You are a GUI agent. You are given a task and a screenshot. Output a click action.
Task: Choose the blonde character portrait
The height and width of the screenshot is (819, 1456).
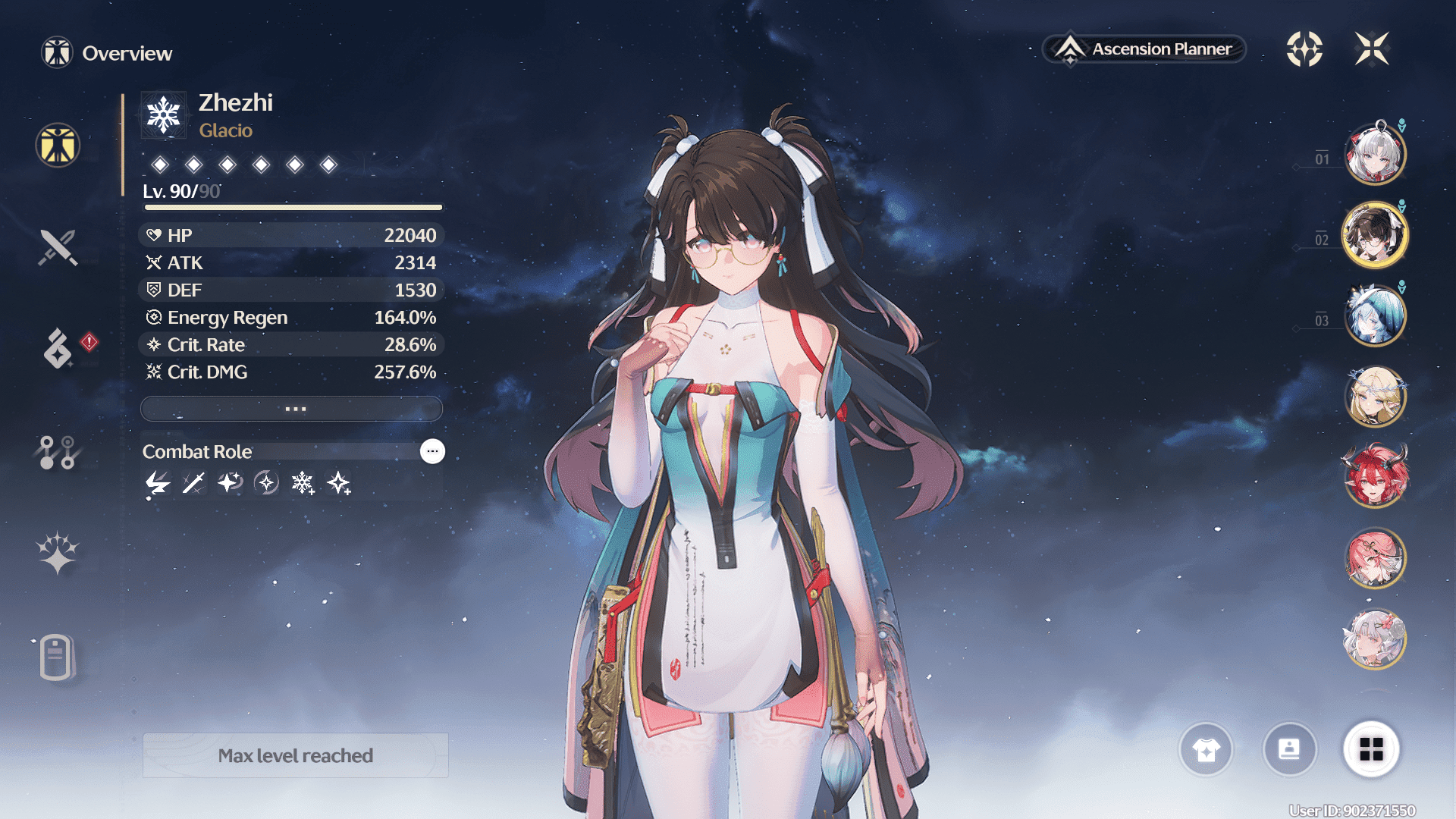click(x=1375, y=396)
